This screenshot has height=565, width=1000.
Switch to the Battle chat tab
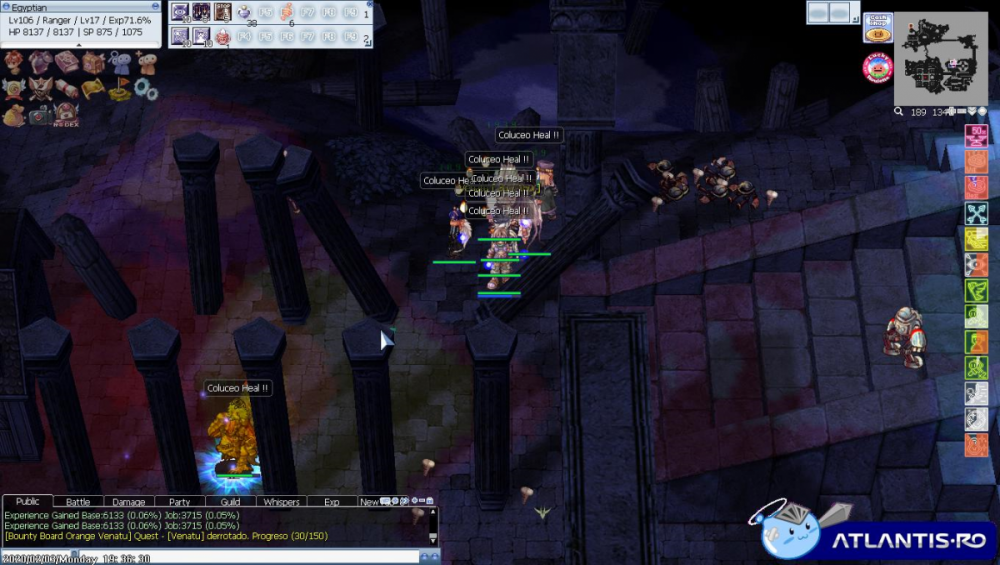click(x=78, y=502)
